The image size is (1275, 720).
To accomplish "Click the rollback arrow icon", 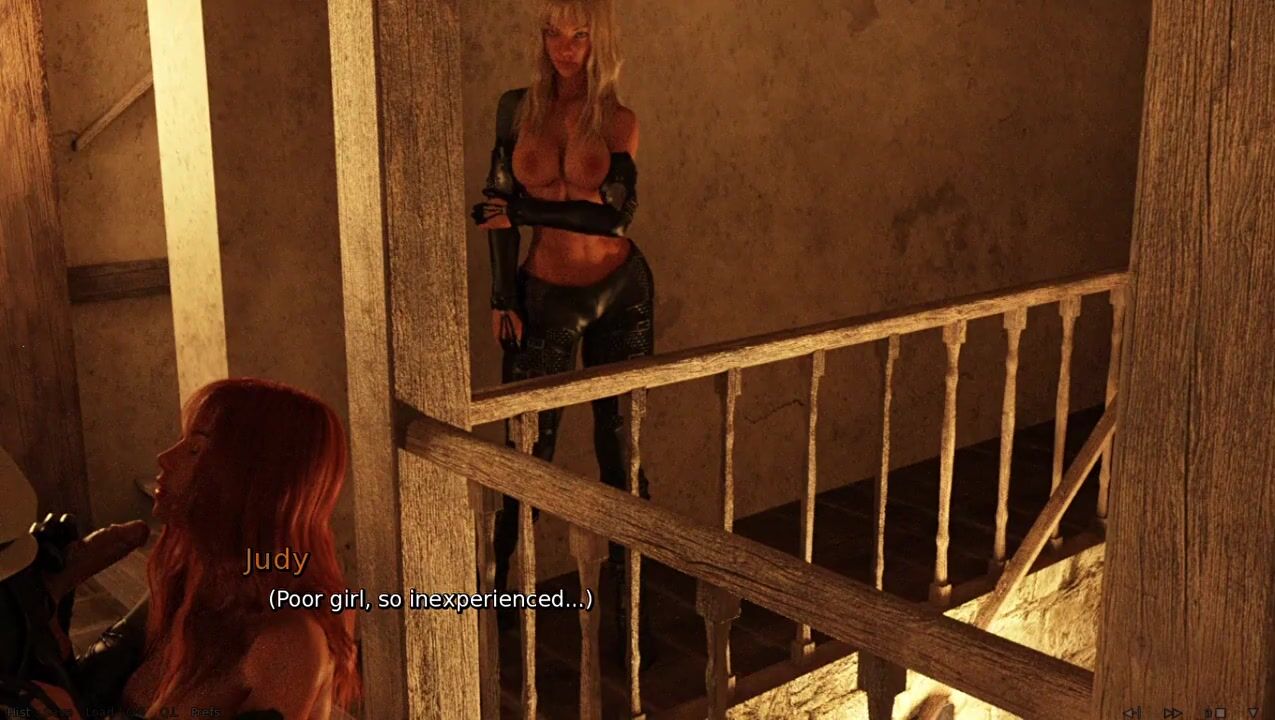I will (1132, 713).
